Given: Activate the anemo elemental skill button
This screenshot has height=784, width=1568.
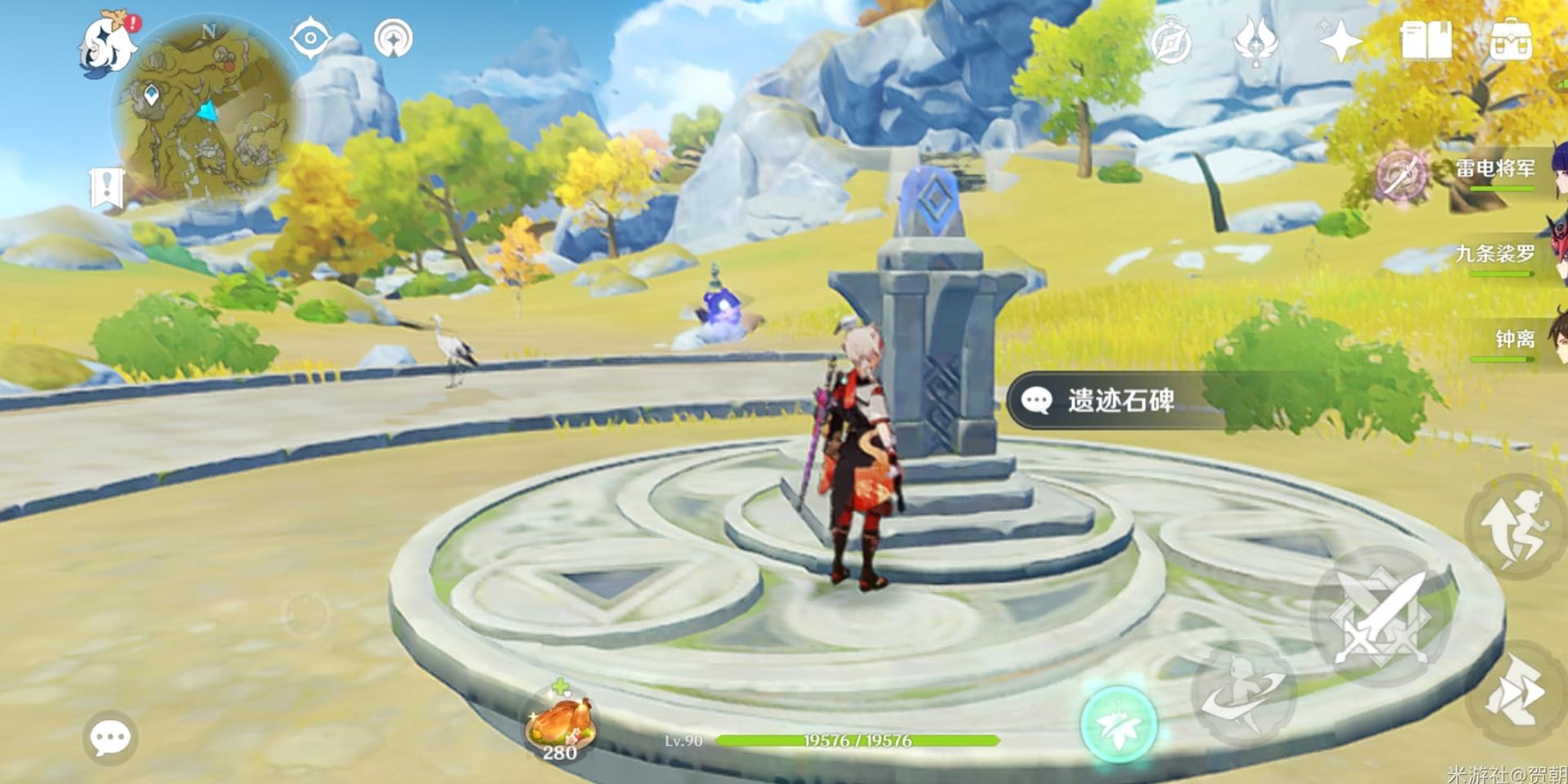Looking at the screenshot, I should click(1118, 724).
